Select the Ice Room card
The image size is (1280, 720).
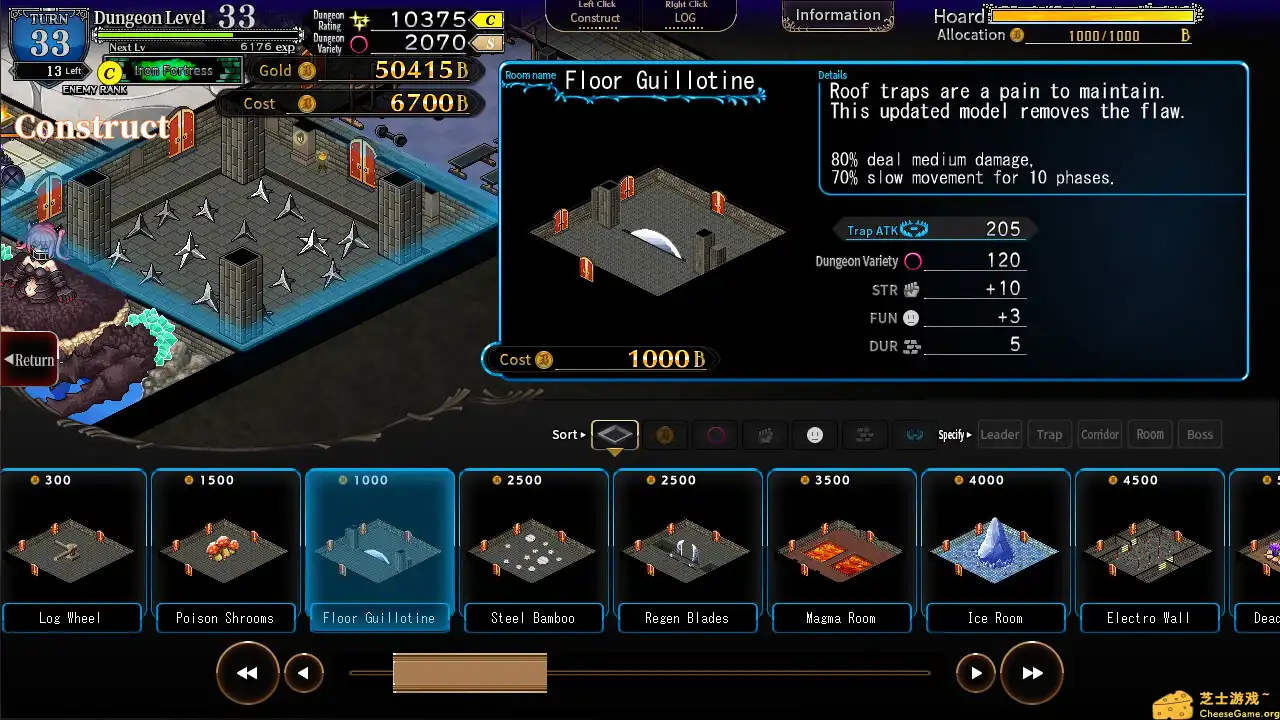click(x=995, y=550)
